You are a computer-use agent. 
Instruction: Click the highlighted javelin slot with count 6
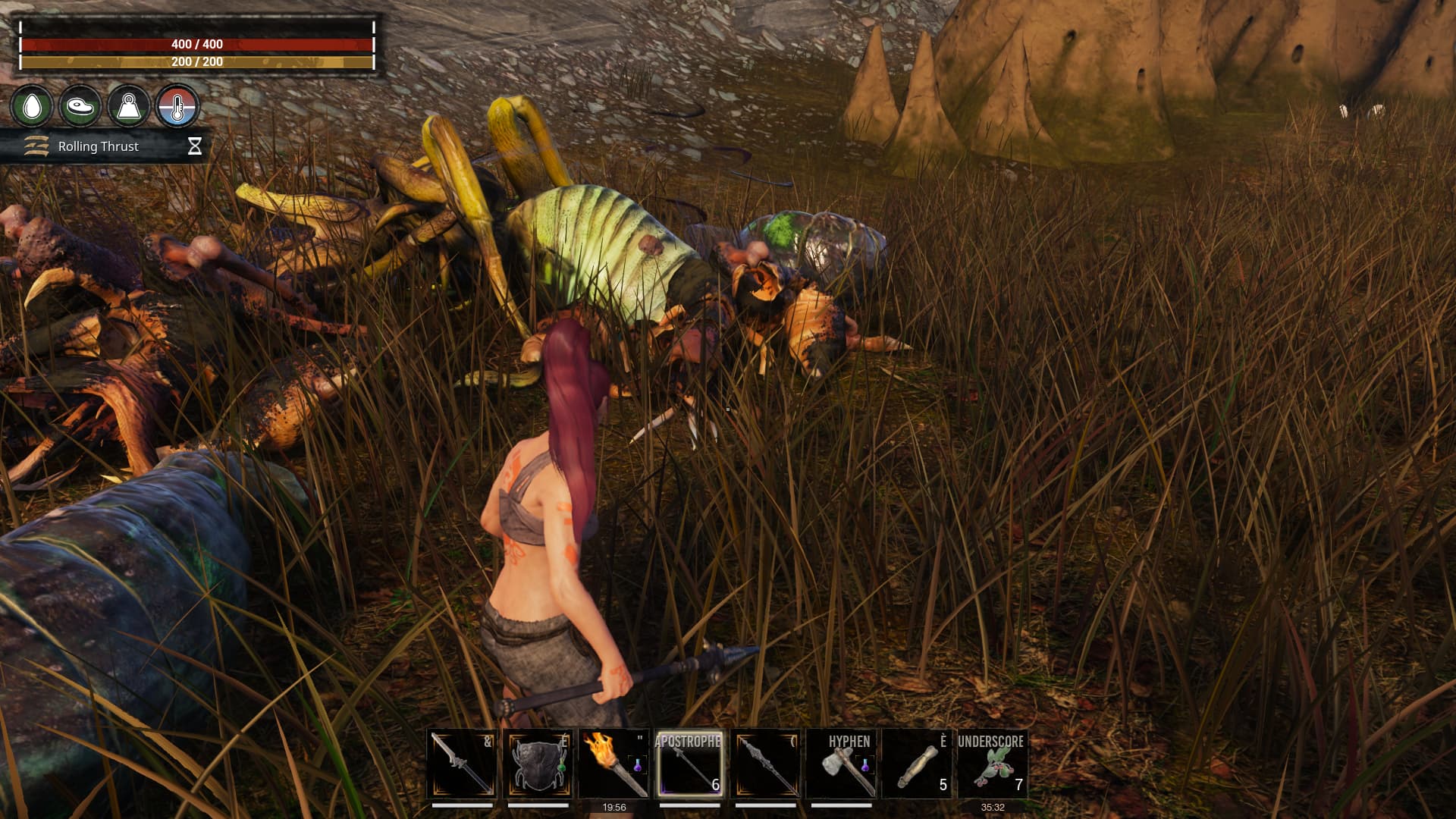pos(689,763)
